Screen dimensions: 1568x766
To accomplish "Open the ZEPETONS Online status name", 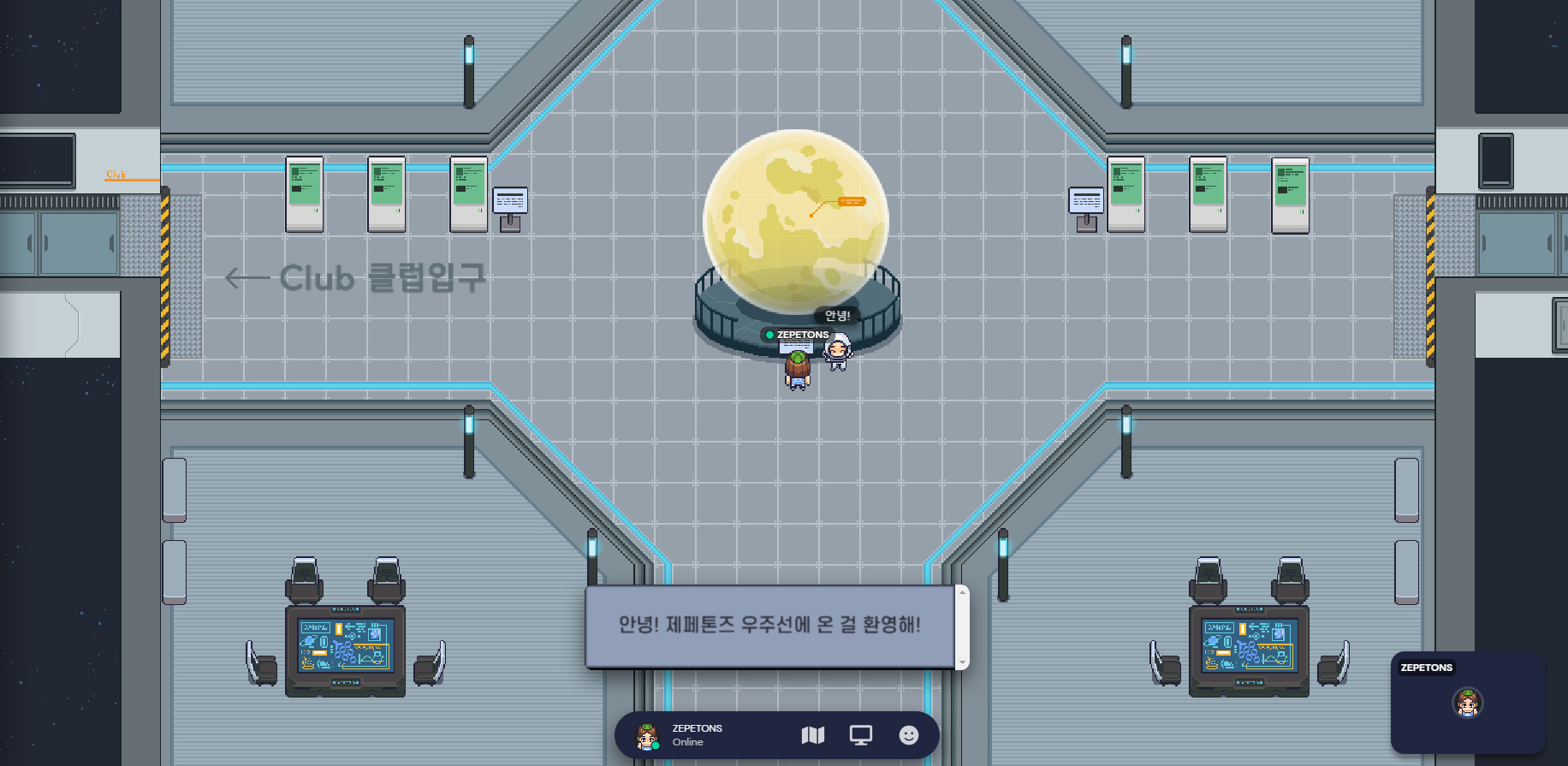I will pos(697,734).
